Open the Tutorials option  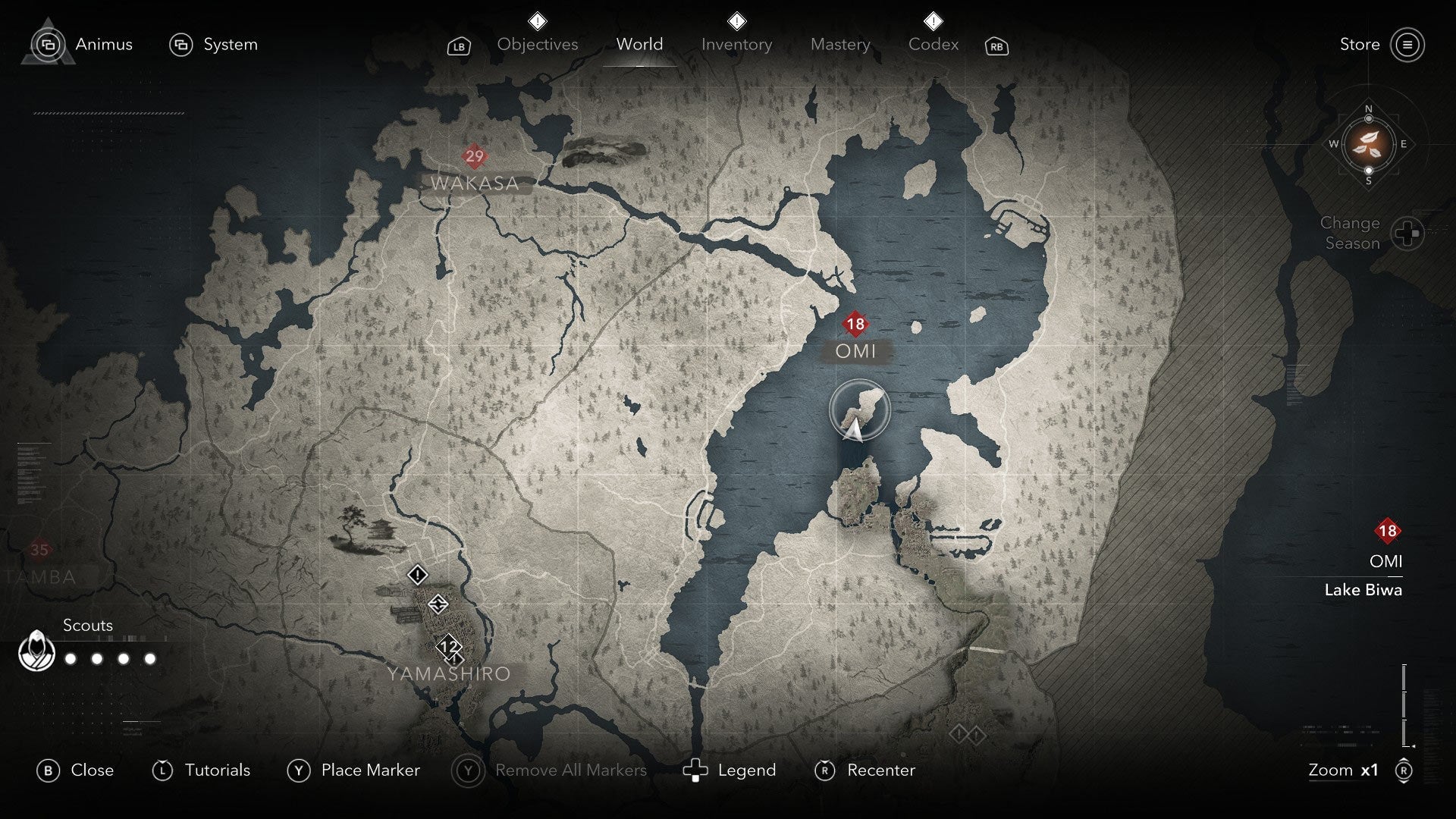[217, 770]
